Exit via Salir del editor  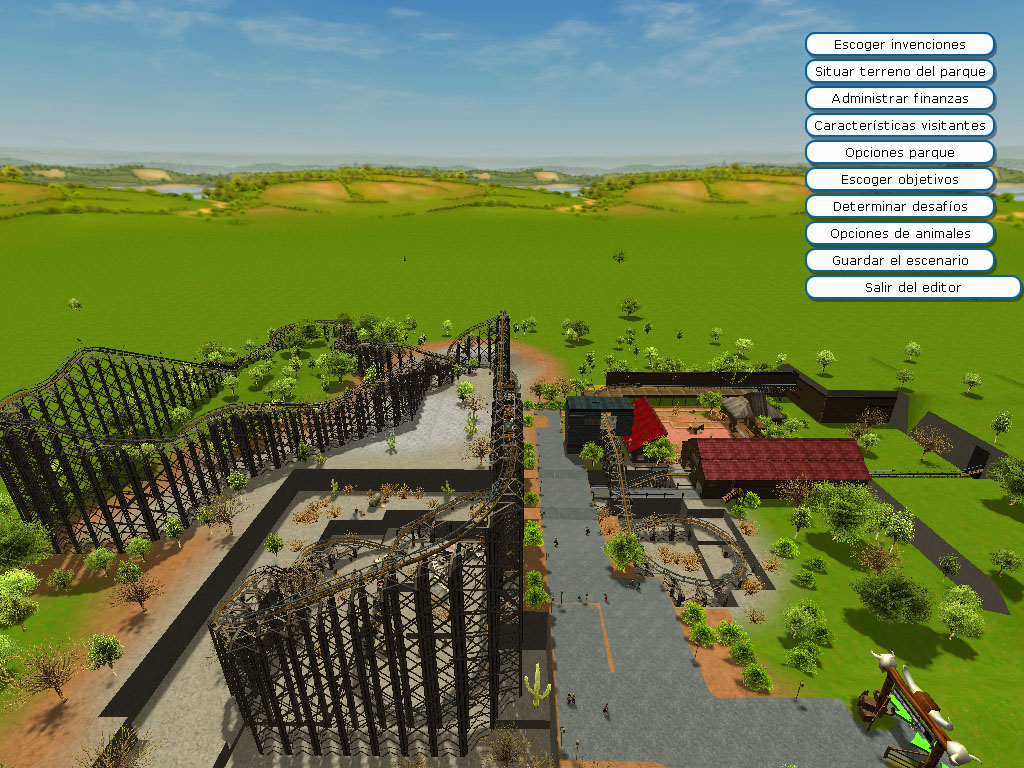click(x=899, y=288)
